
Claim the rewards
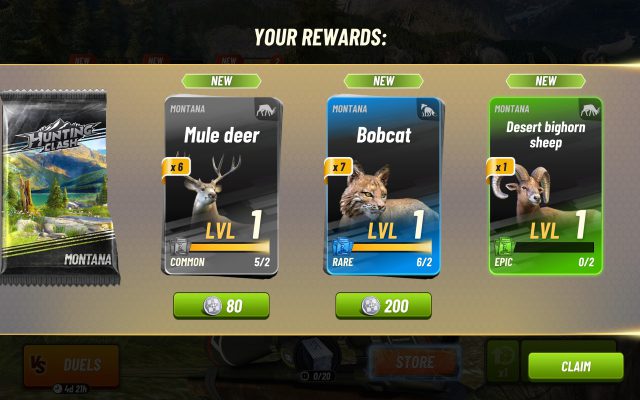tap(575, 366)
